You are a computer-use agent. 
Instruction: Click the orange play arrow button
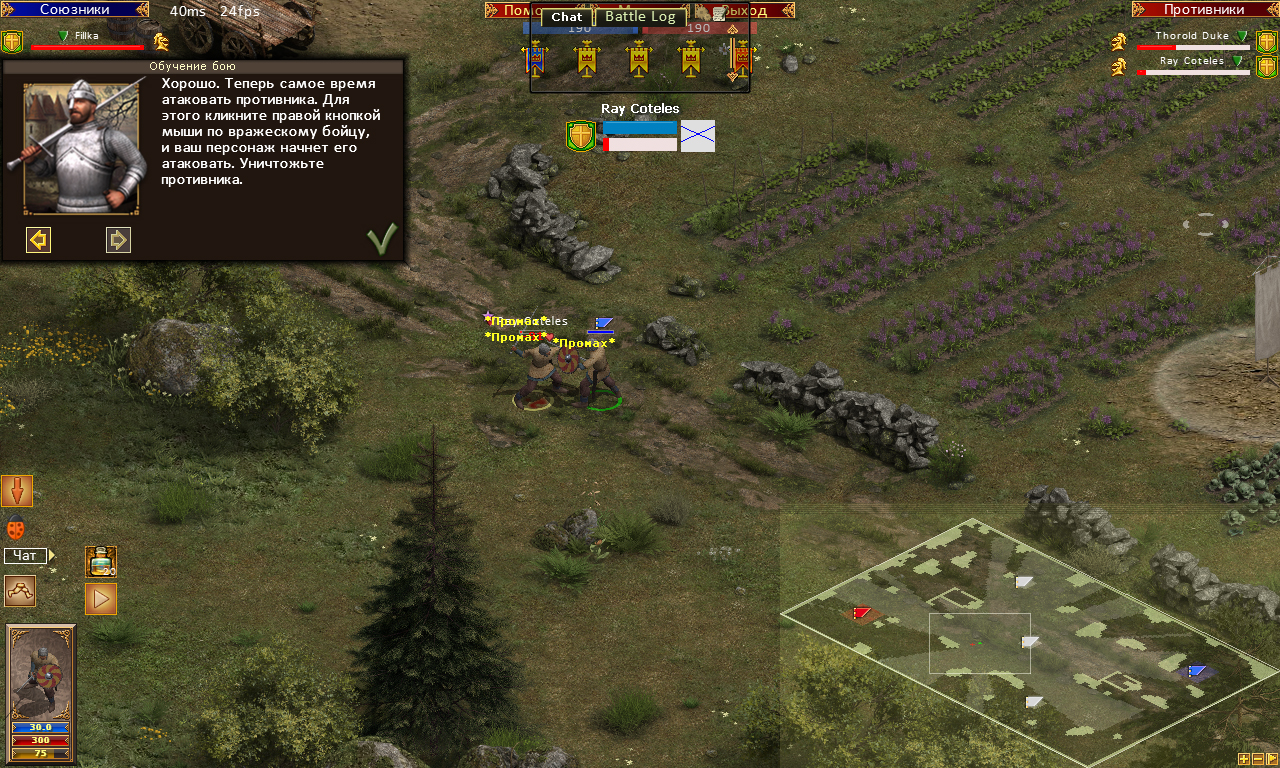[x=101, y=599]
